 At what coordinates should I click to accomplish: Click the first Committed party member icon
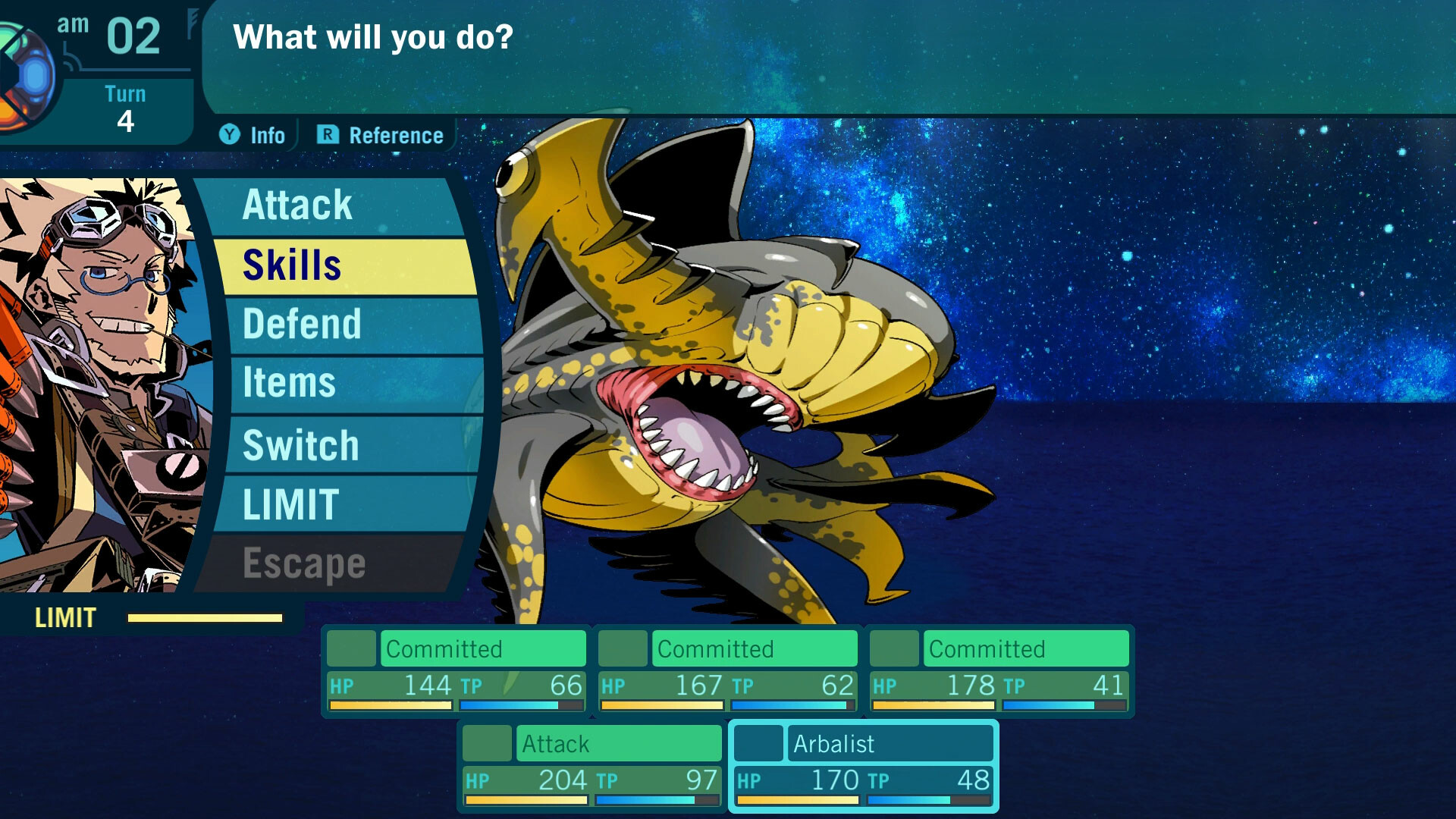(350, 648)
